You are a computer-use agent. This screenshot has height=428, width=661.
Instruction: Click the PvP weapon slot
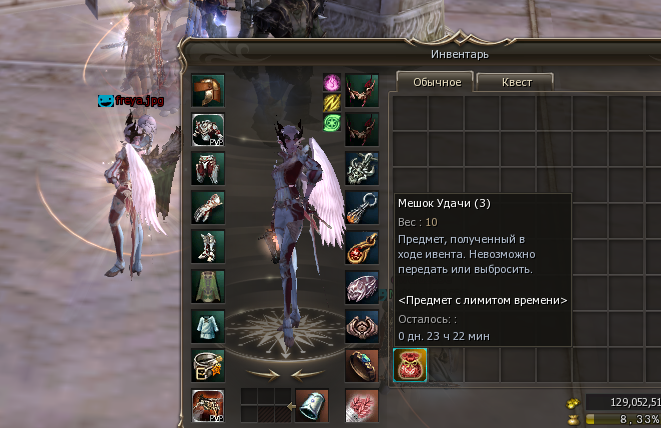(x=208, y=405)
